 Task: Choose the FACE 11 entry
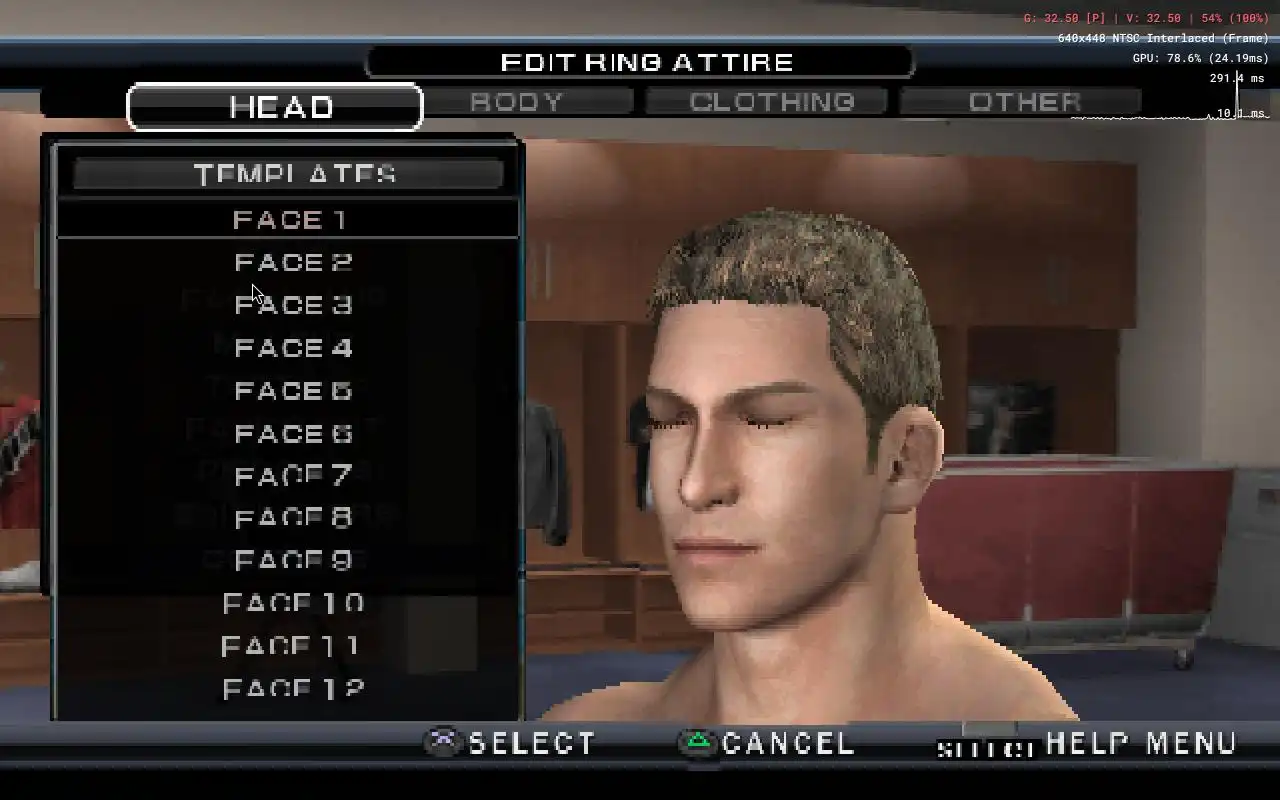tap(291, 646)
